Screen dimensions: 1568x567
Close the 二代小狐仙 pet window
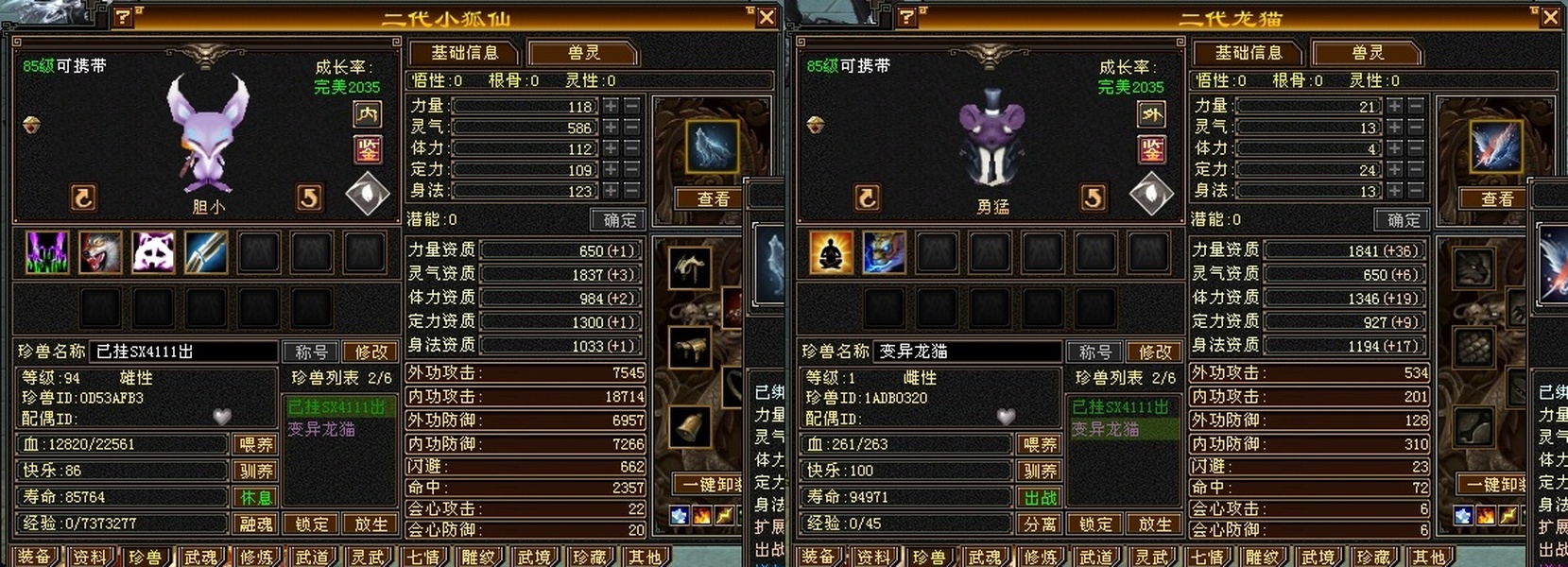click(767, 17)
